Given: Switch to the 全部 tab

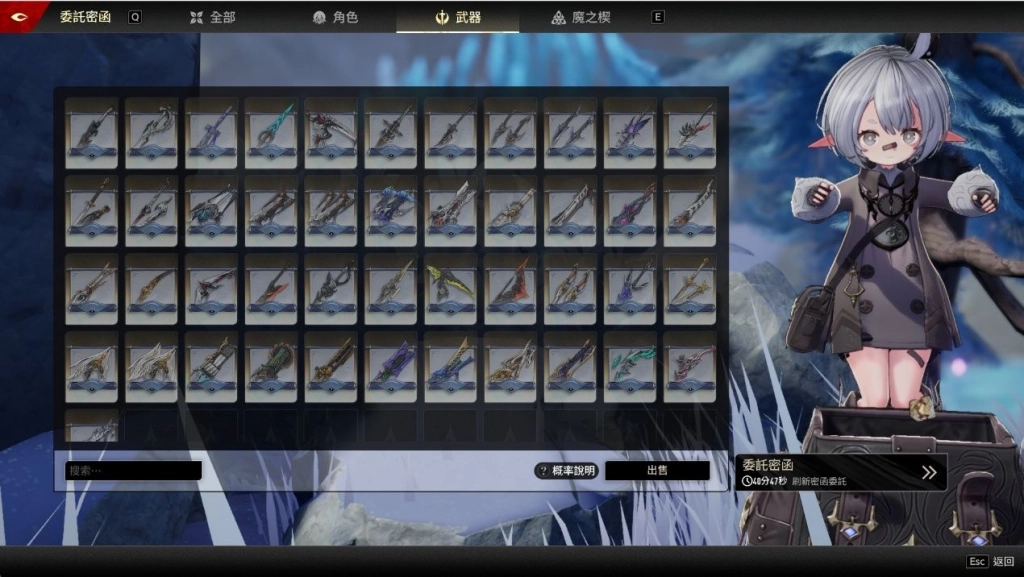Looking at the screenshot, I should pos(211,17).
